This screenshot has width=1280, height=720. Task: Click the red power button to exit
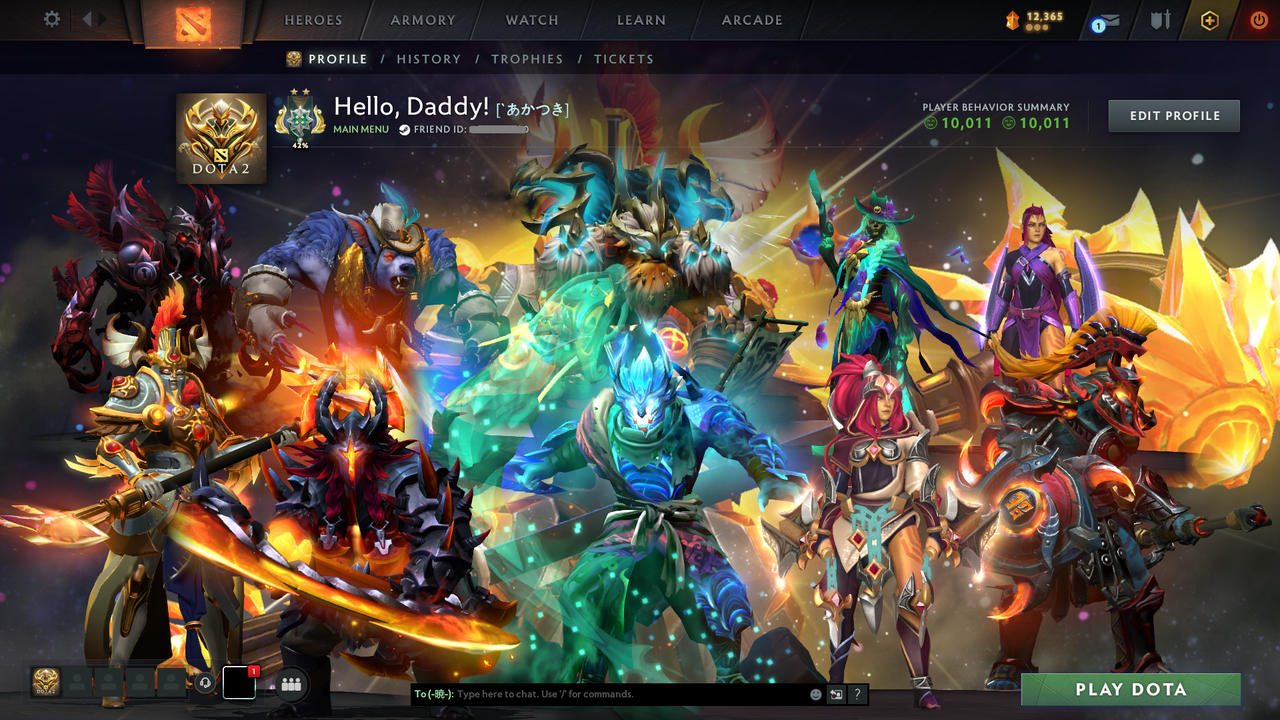point(1257,19)
